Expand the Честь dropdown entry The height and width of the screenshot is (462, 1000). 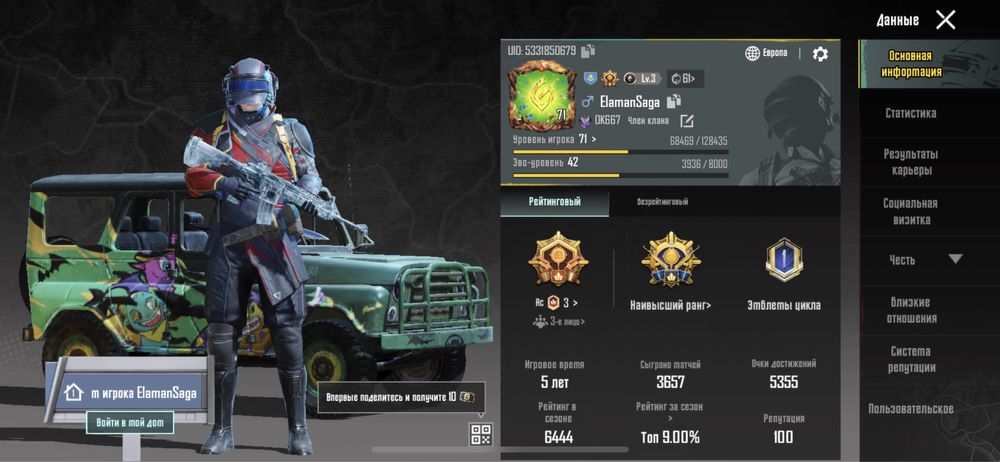click(x=925, y=260)
